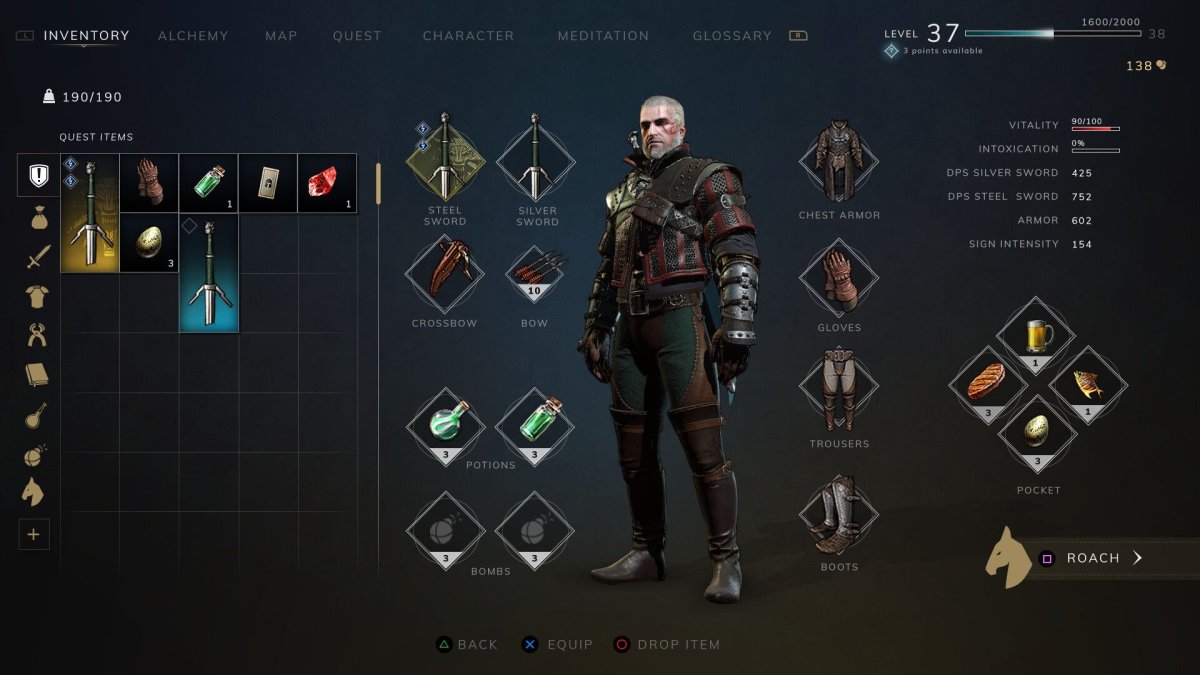Select the Boots equipment slot
Image resolution: width=1200 pixels, height=675 pixels.
pos(838,515)
